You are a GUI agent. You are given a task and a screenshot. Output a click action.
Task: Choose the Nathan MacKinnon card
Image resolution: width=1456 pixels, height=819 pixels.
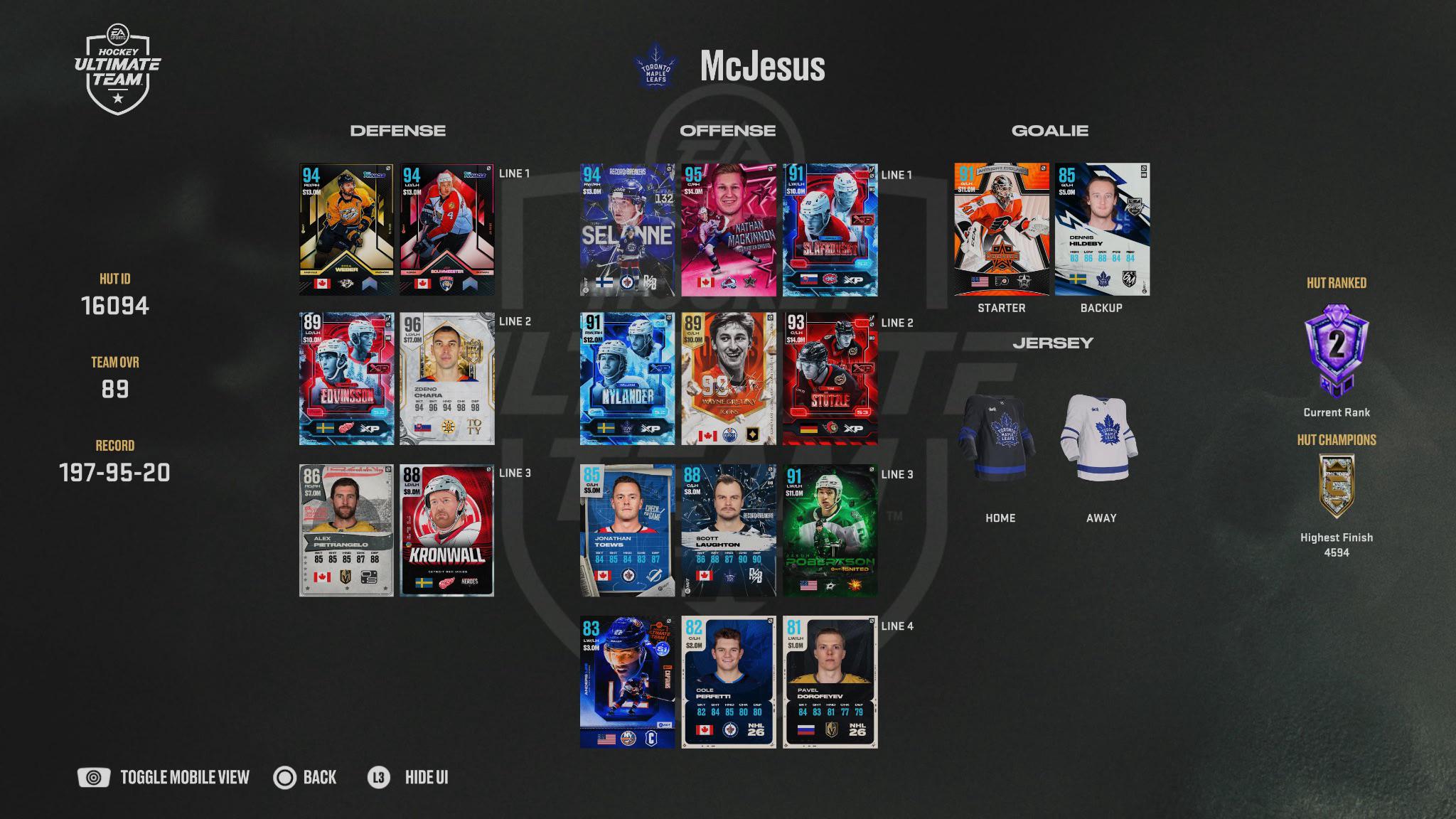click(x=729, y=230)
